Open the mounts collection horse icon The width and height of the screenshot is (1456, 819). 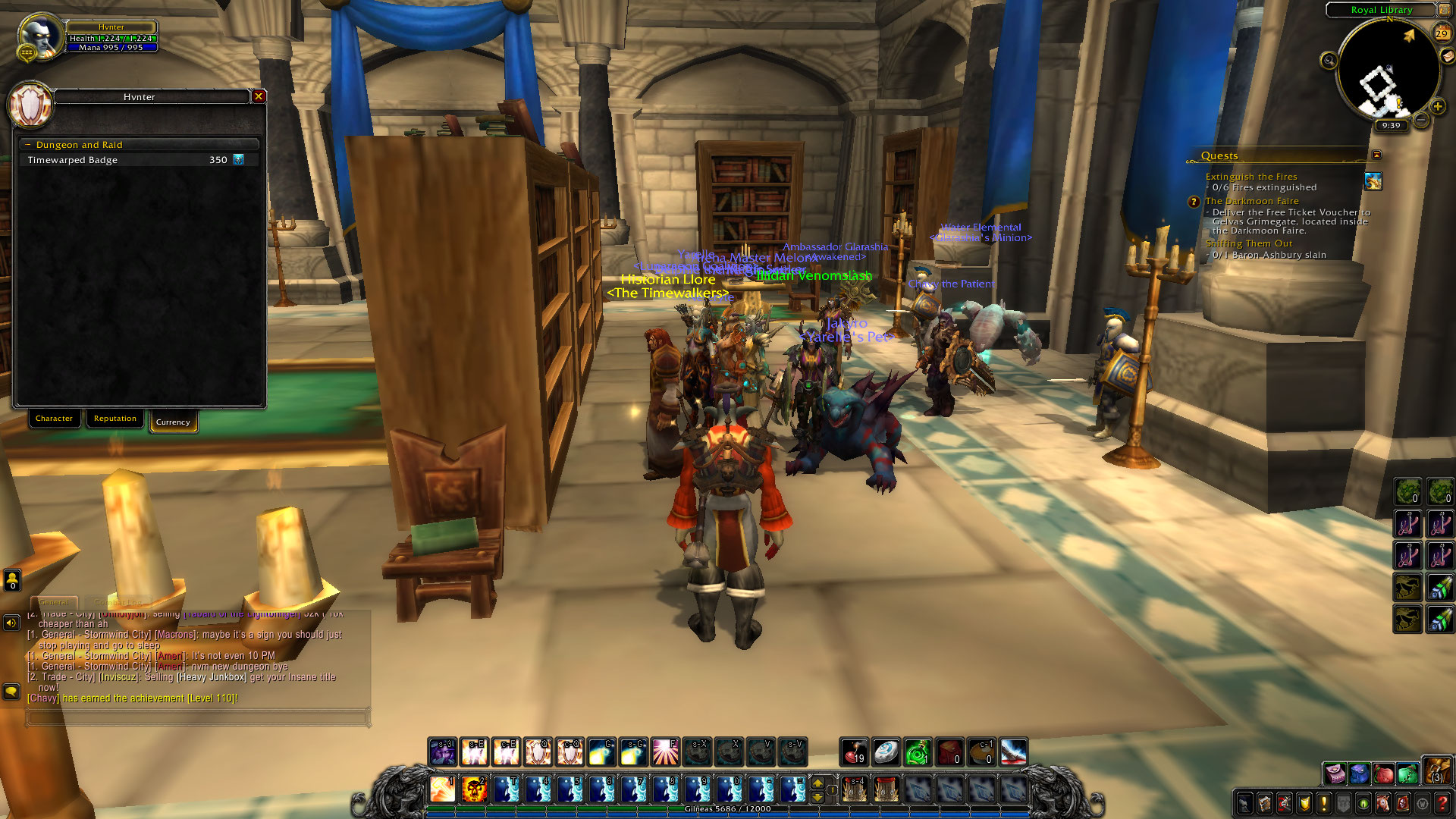point(1382,803)
